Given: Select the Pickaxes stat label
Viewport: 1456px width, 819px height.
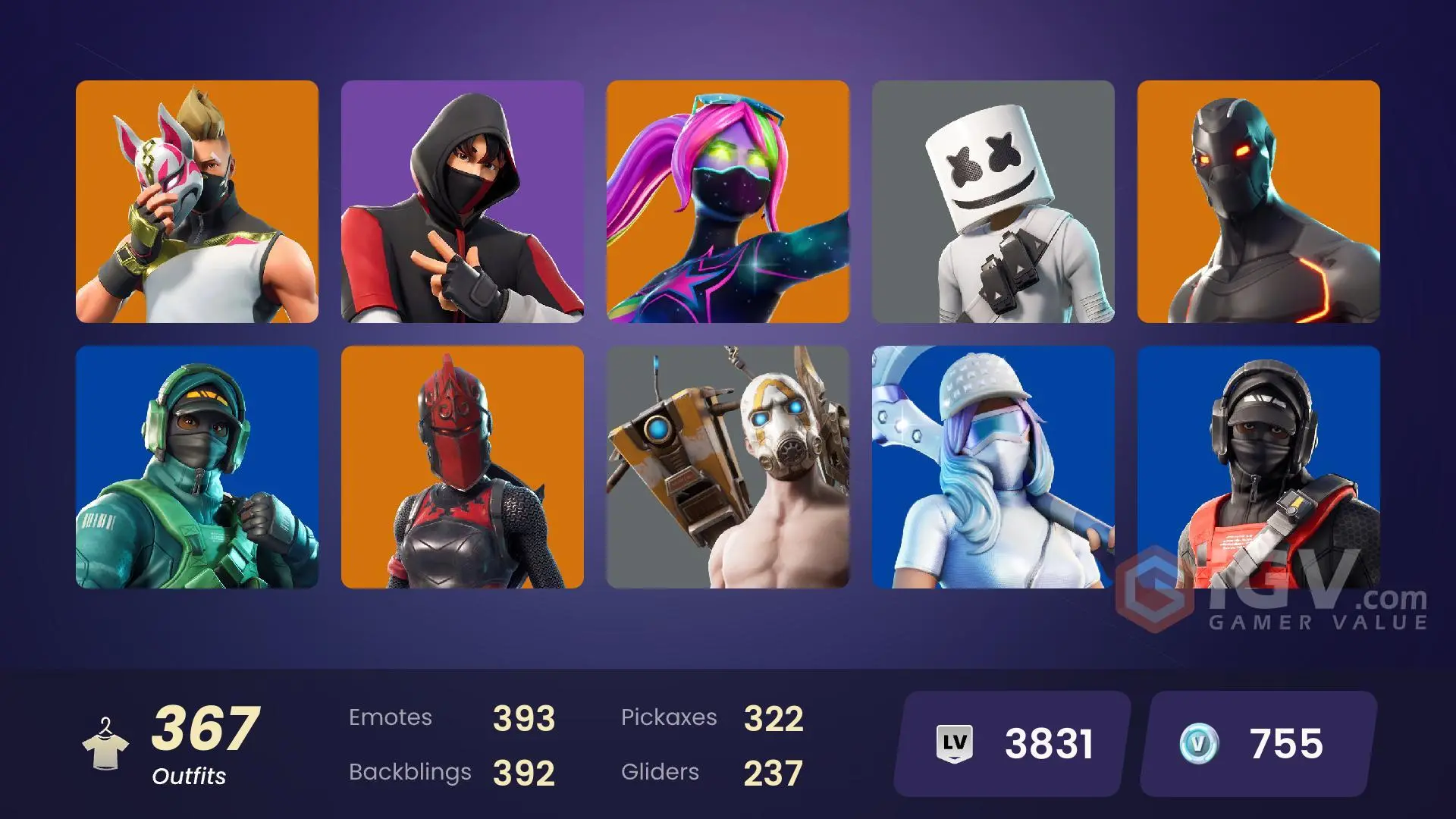Looking at the screenshot, I should click(x=670, y=717).
